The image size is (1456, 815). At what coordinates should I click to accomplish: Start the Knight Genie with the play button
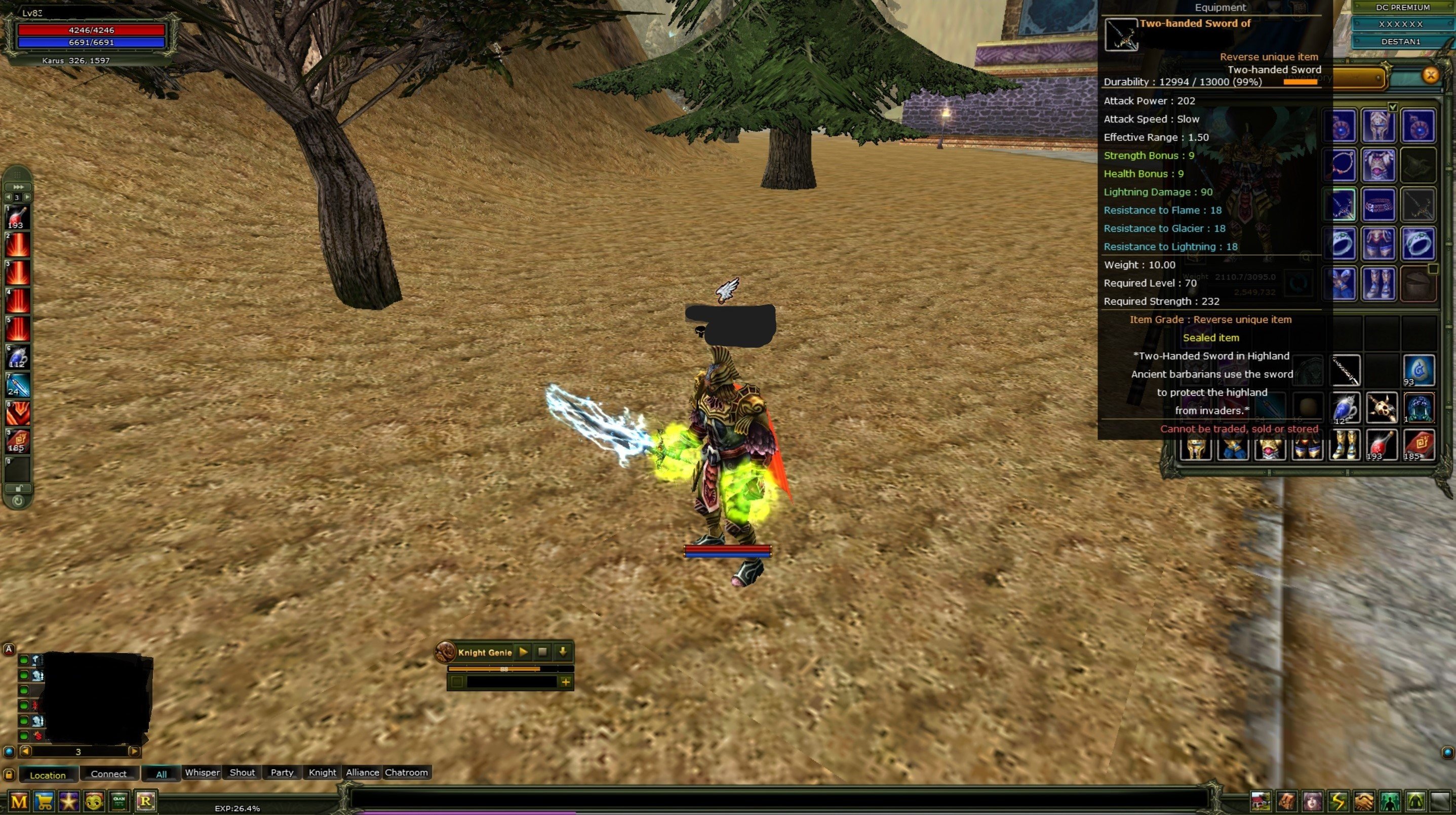pyautogui.click(x=523, y=652)
